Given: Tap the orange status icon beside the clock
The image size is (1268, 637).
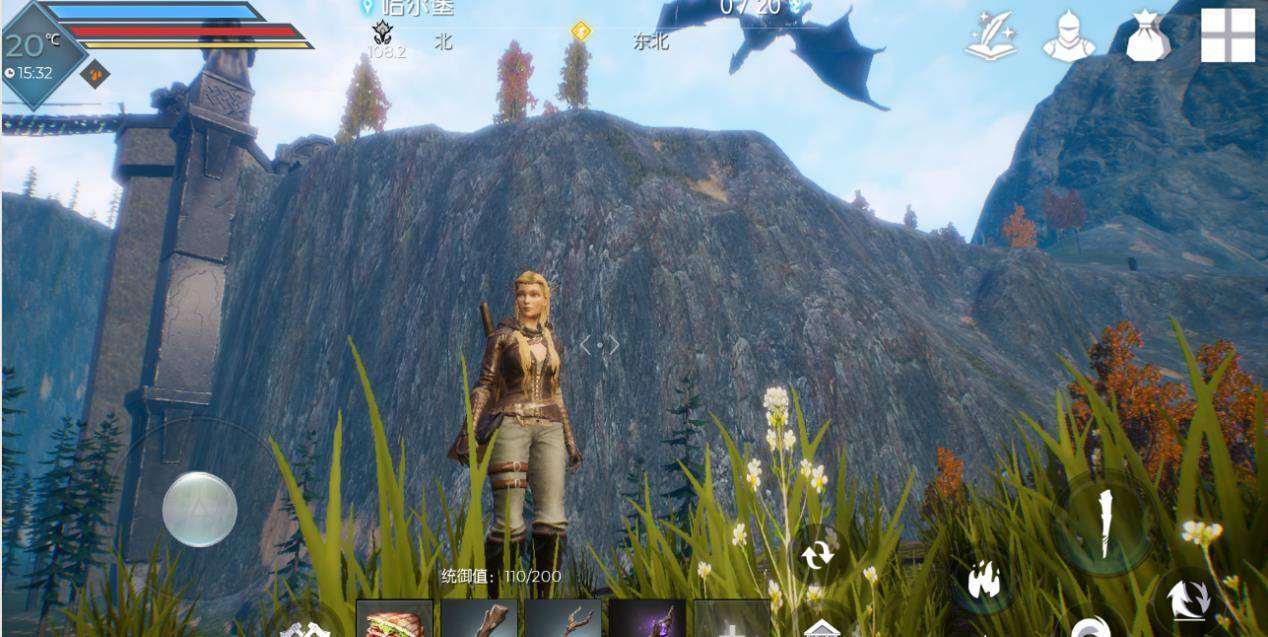Looking at the screenshot, I should click(x=95, y=73).
